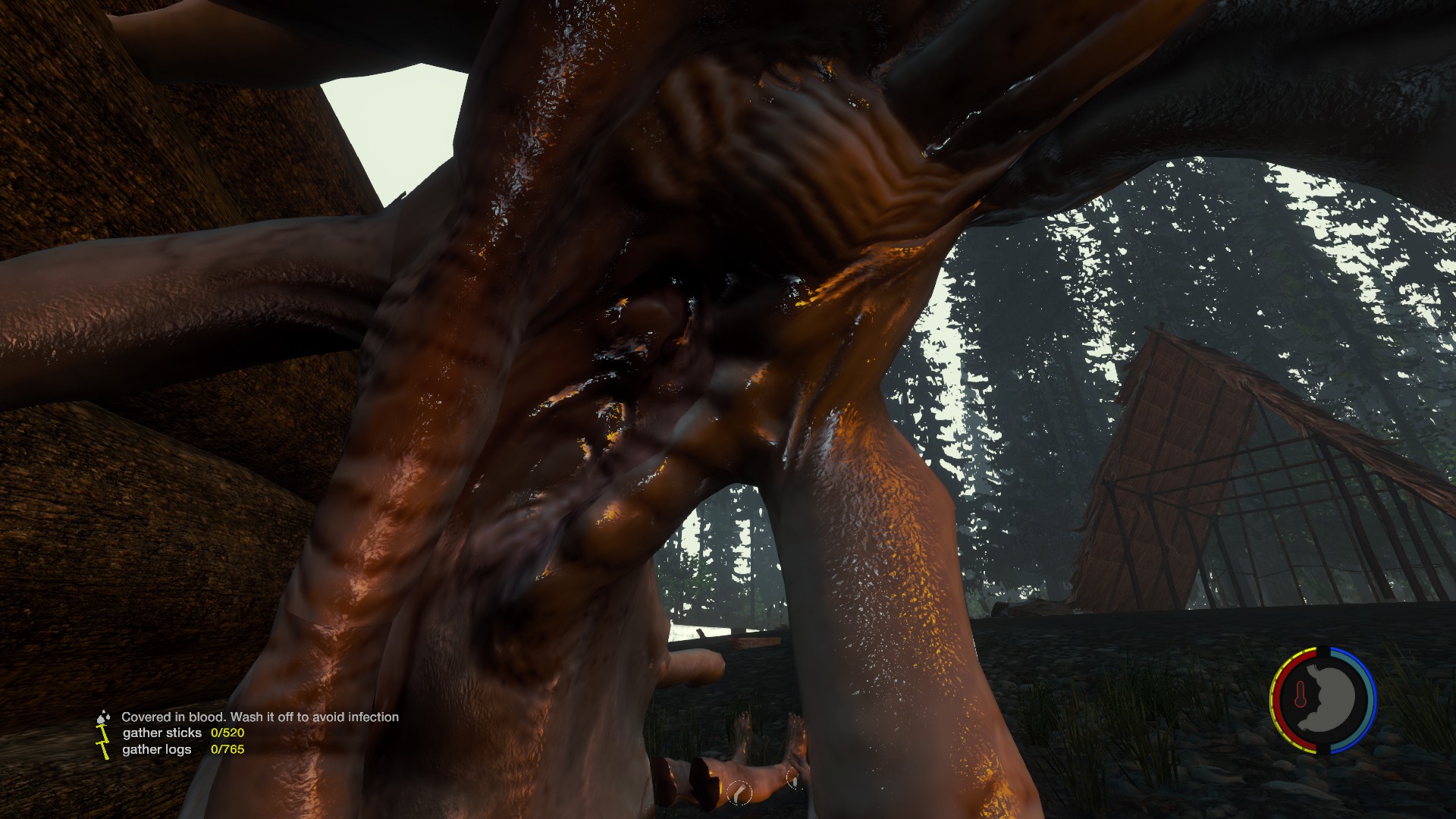Image resolution: width=1456 pixels, height=819 pixels.
Task: Select the gather sticks task entry
Action: tap(162, 733)
